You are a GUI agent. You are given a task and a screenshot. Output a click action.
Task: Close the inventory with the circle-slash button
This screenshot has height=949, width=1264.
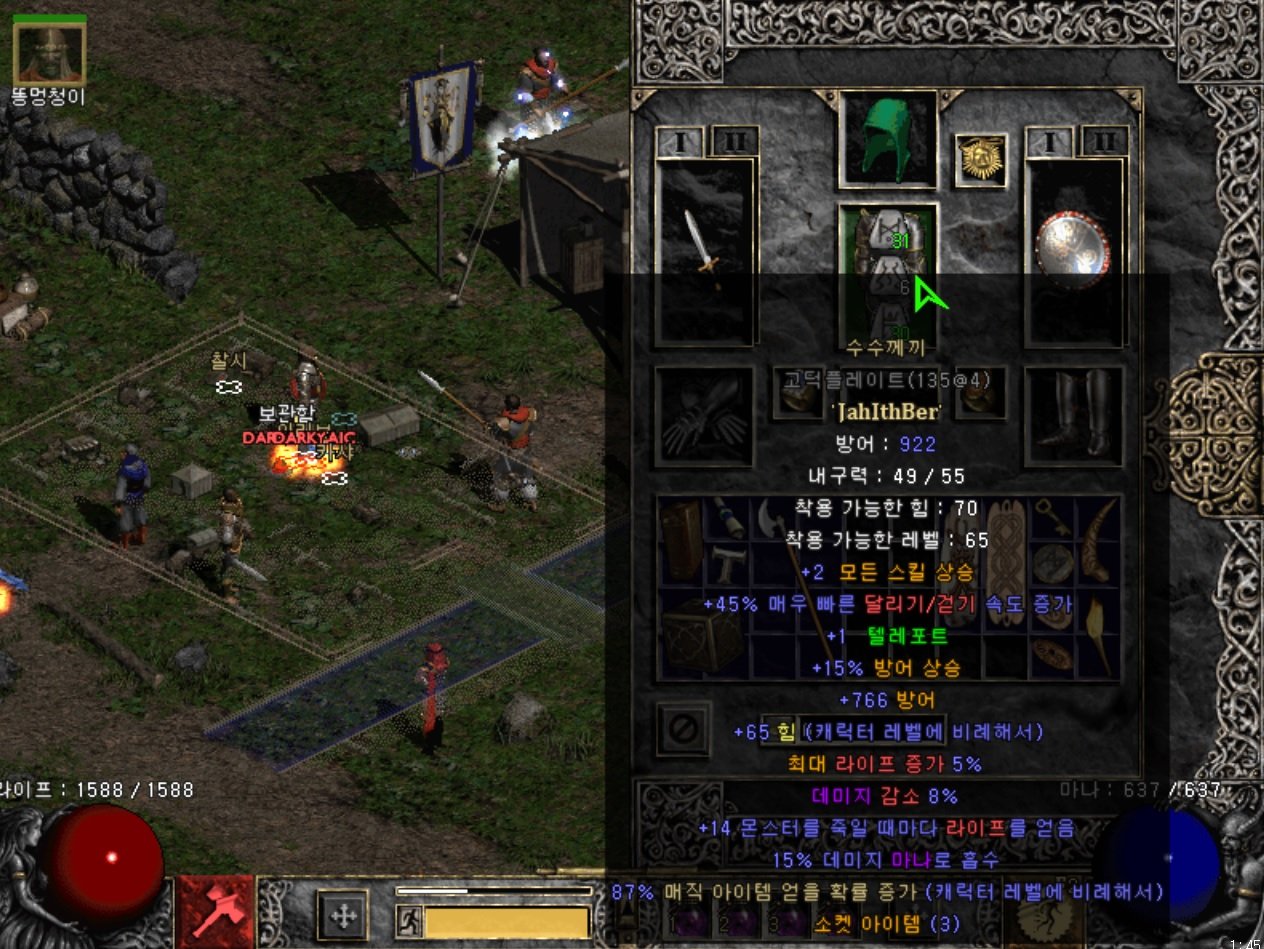(x=683, y=729)
